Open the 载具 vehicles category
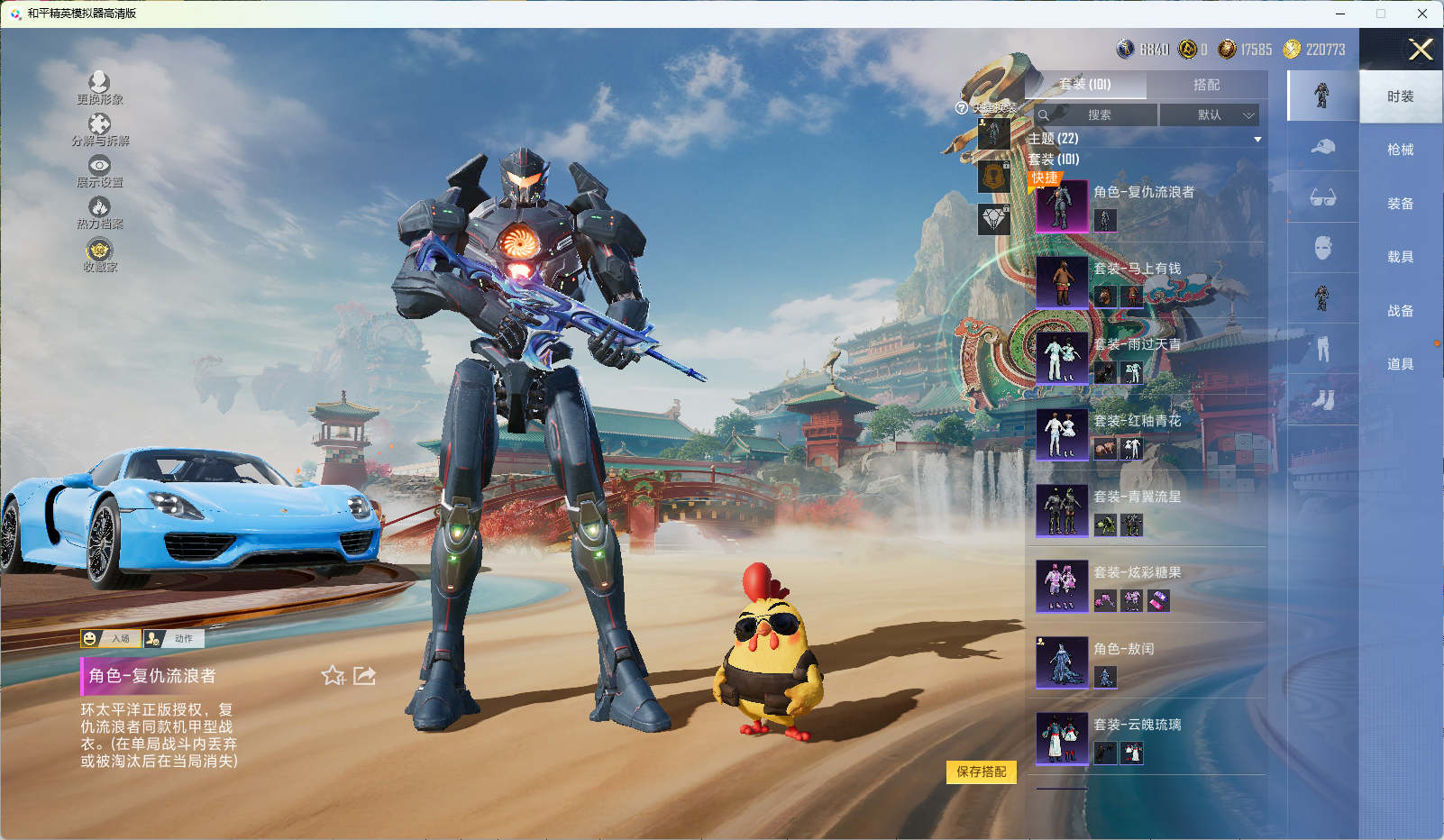The height and width of the screenshot is (840, 1444). 1400,257
